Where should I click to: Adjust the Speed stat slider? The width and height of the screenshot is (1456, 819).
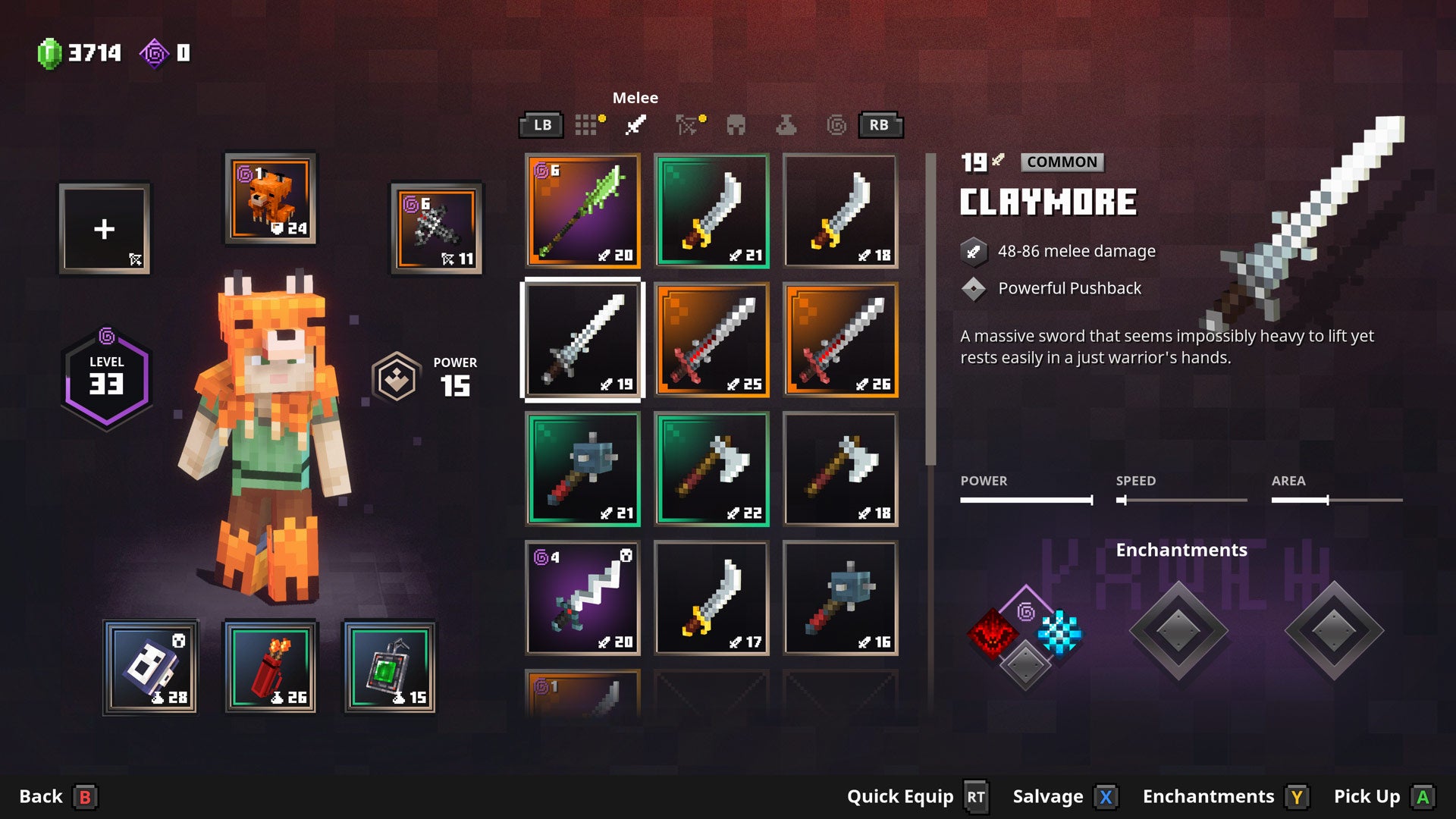point(1181,500)
